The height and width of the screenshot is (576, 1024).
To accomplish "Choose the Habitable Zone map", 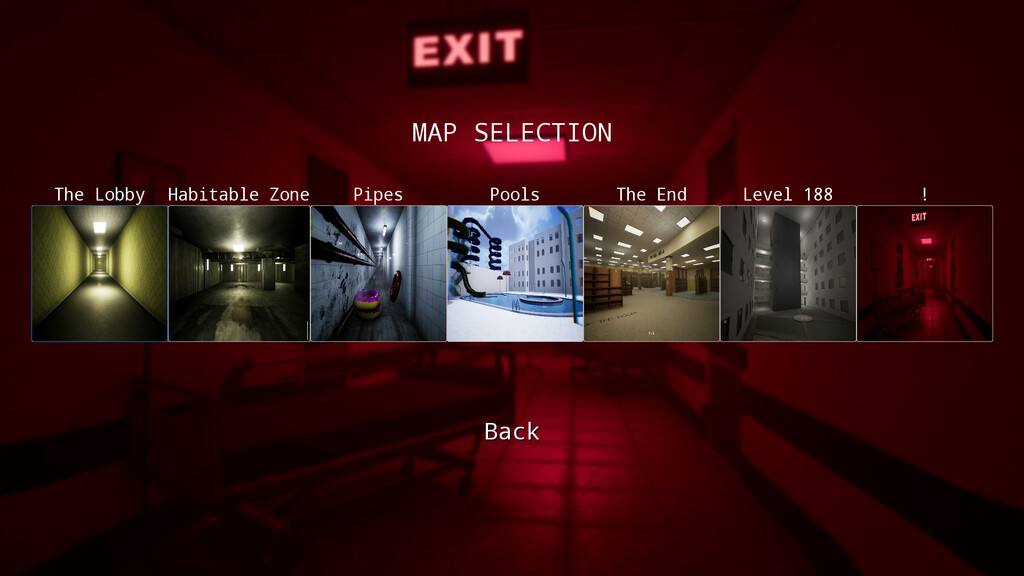I will [238, 273].
